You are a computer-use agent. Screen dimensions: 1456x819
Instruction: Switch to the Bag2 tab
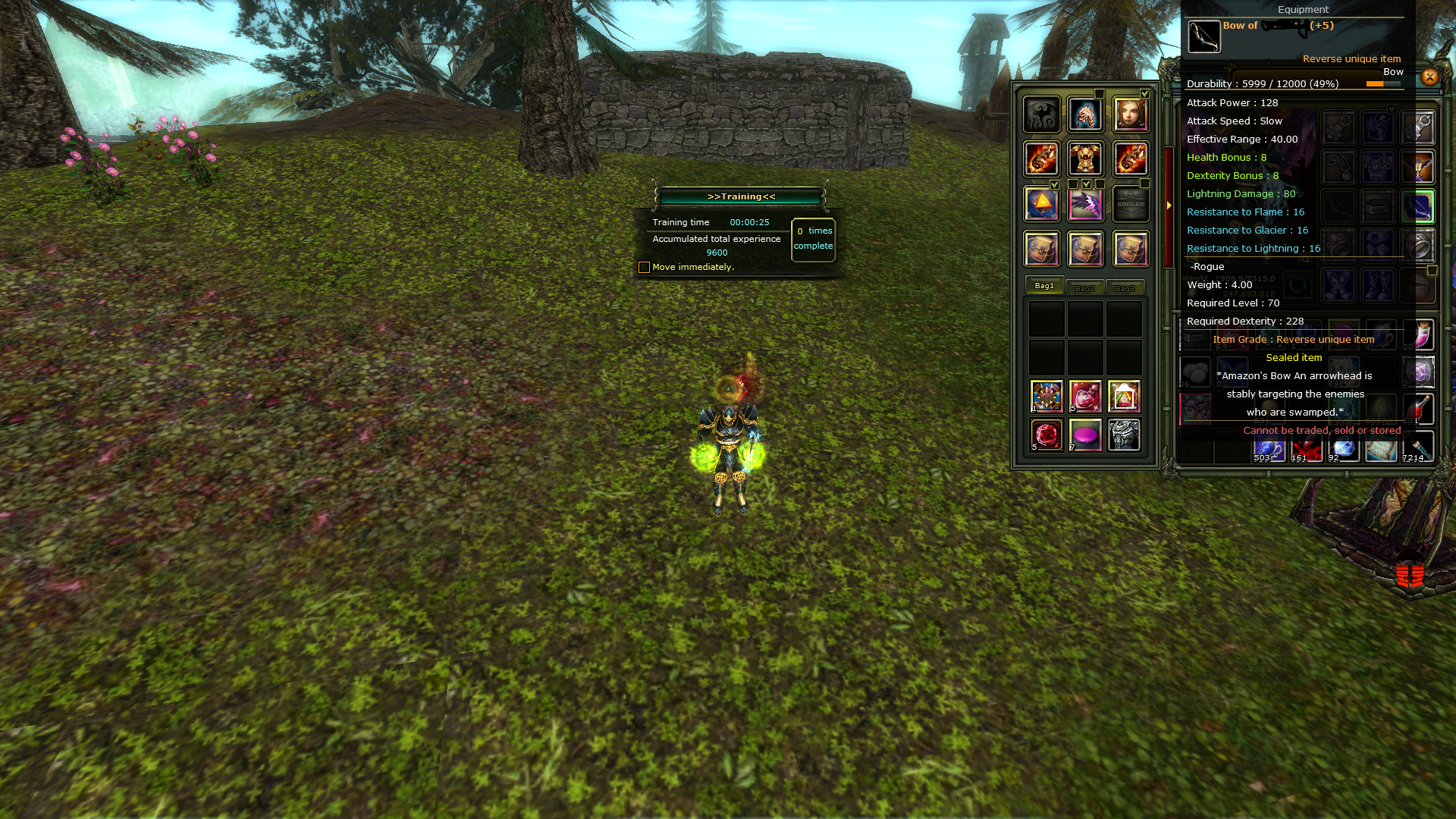tap(1084, 288)
